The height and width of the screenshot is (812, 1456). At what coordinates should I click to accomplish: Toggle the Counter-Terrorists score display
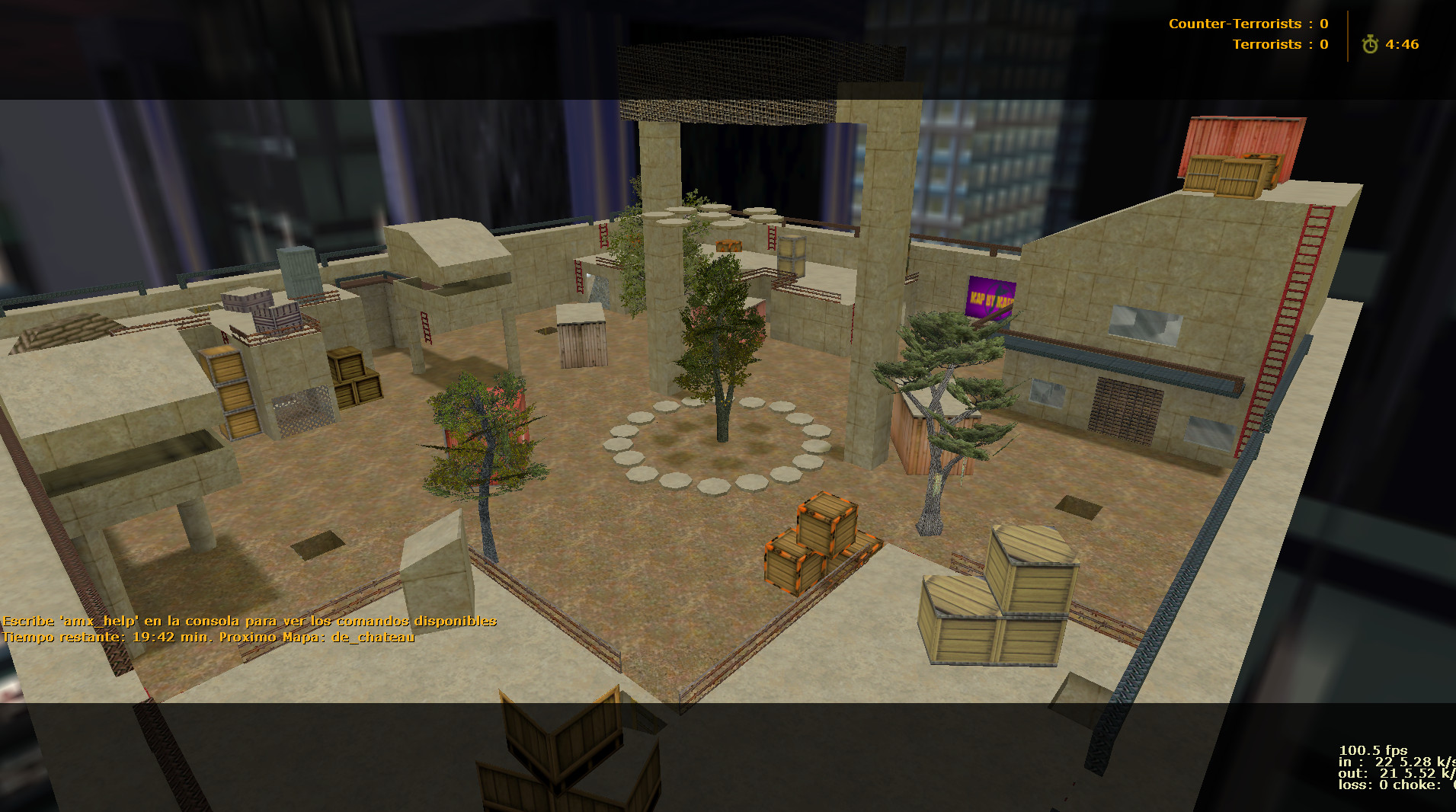coord(1248,24)
